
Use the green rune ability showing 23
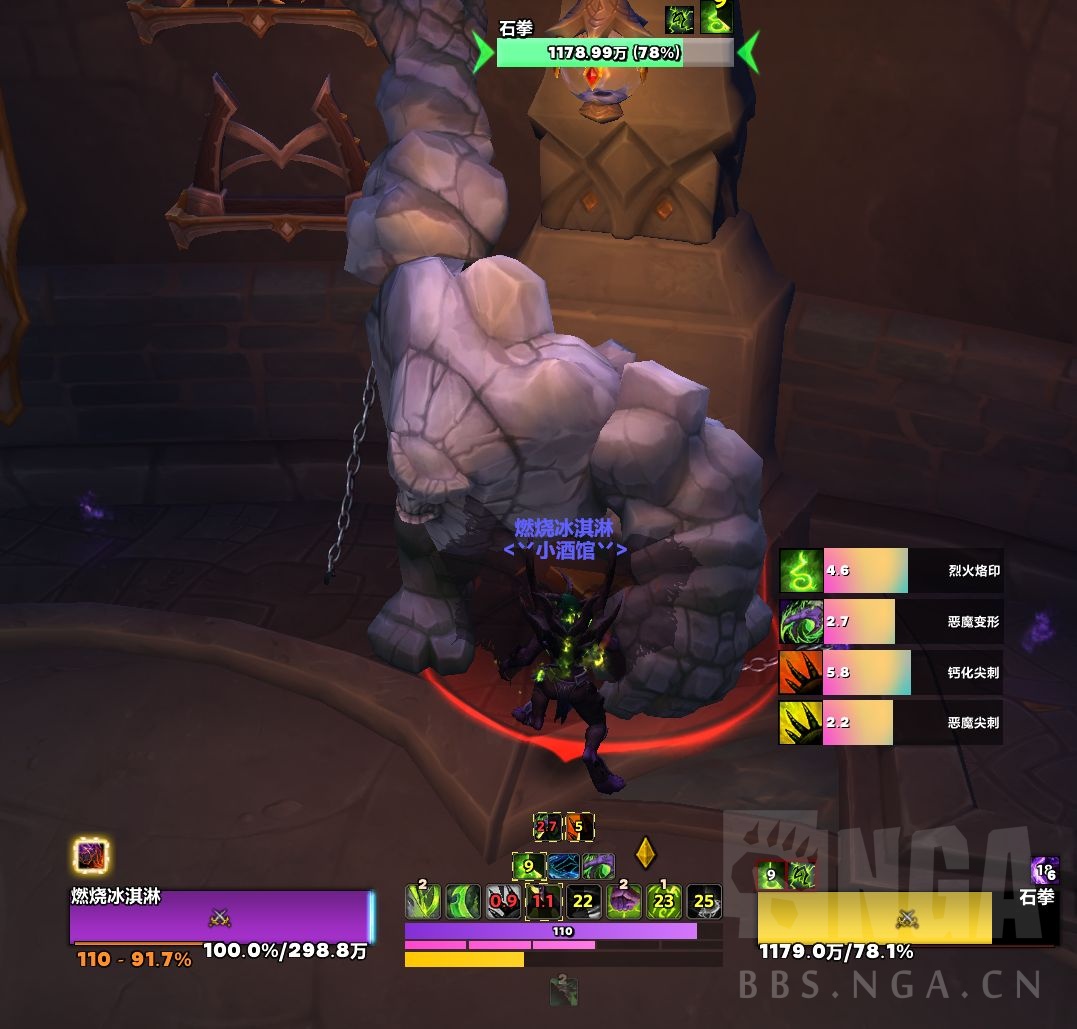coord(664,901)
